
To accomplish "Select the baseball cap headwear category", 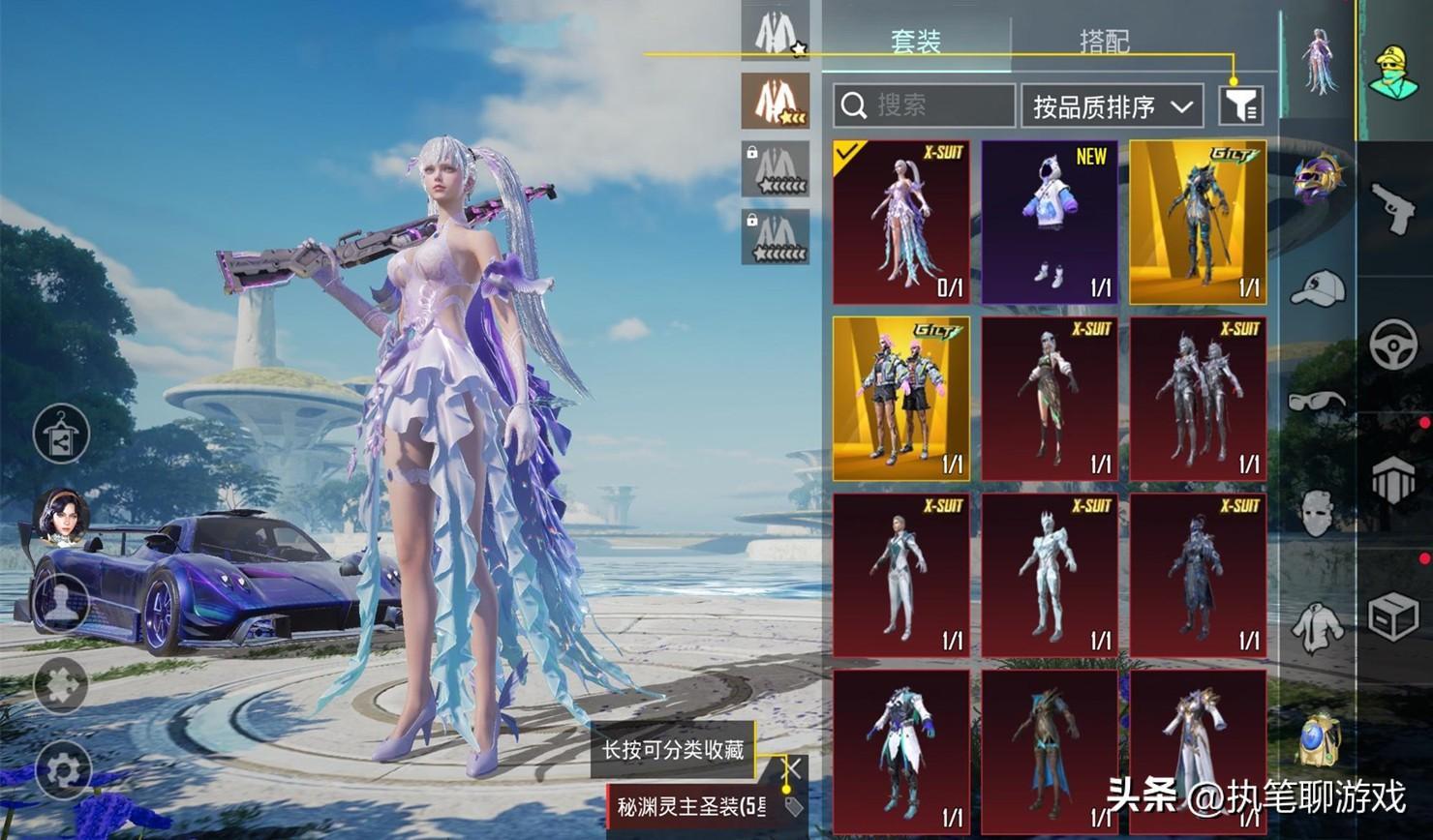I will [1318, 287].
